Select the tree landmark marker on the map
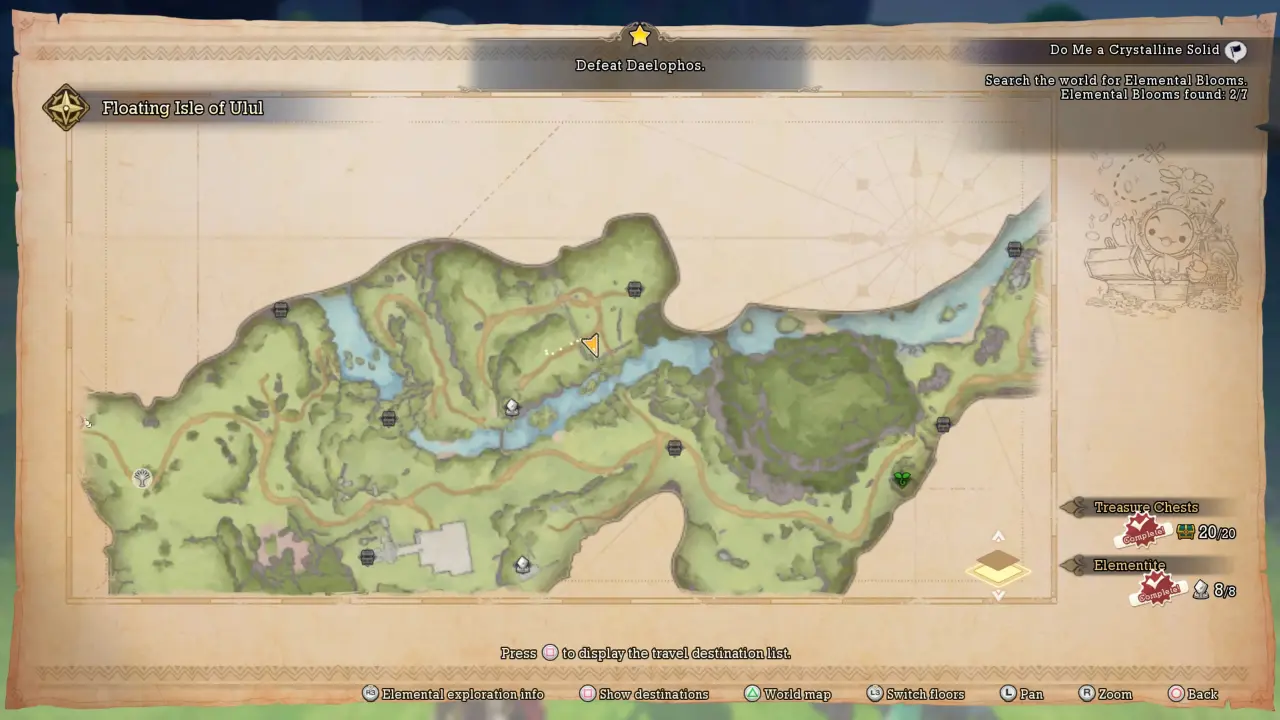This screenshot has height=720, width=1280. (143, 478)
